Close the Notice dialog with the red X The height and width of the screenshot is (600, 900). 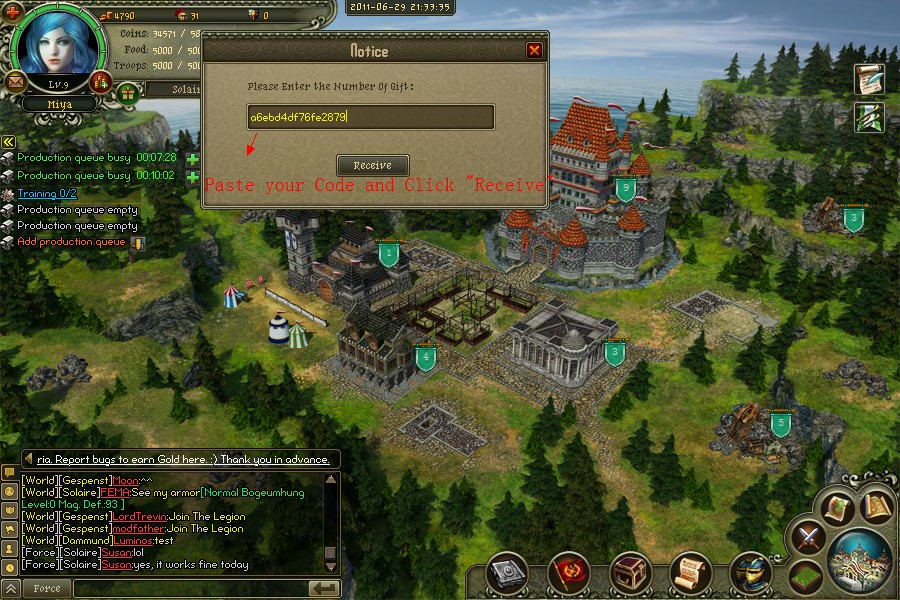(x=534, y=50)
